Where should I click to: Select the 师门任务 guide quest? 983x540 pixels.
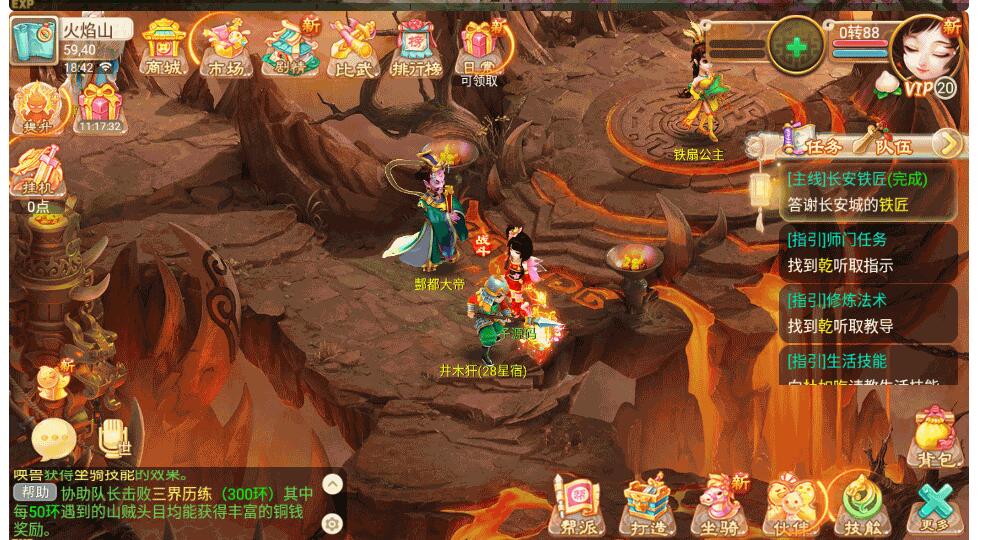866,252
